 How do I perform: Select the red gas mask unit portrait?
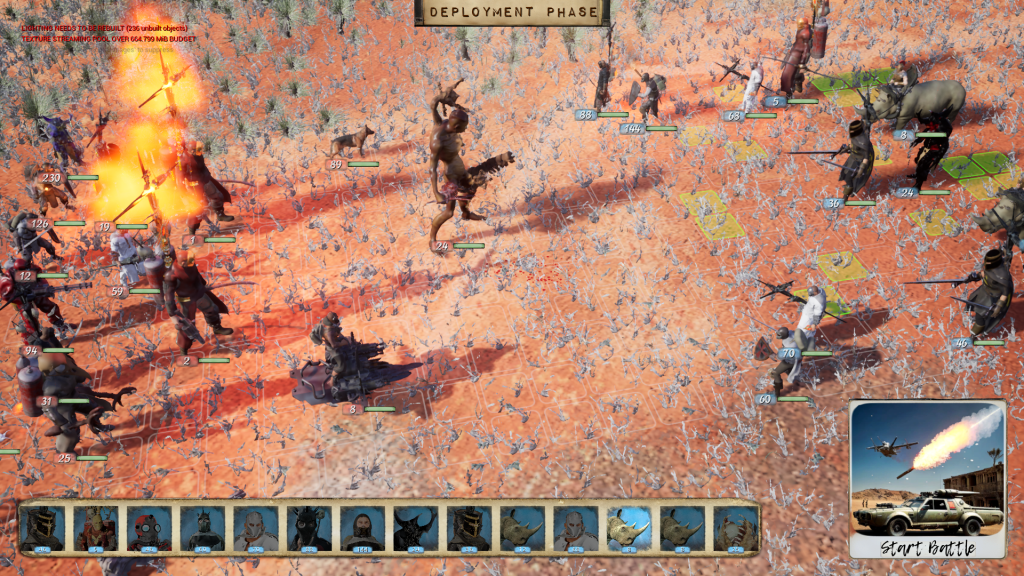click(148, 528)
